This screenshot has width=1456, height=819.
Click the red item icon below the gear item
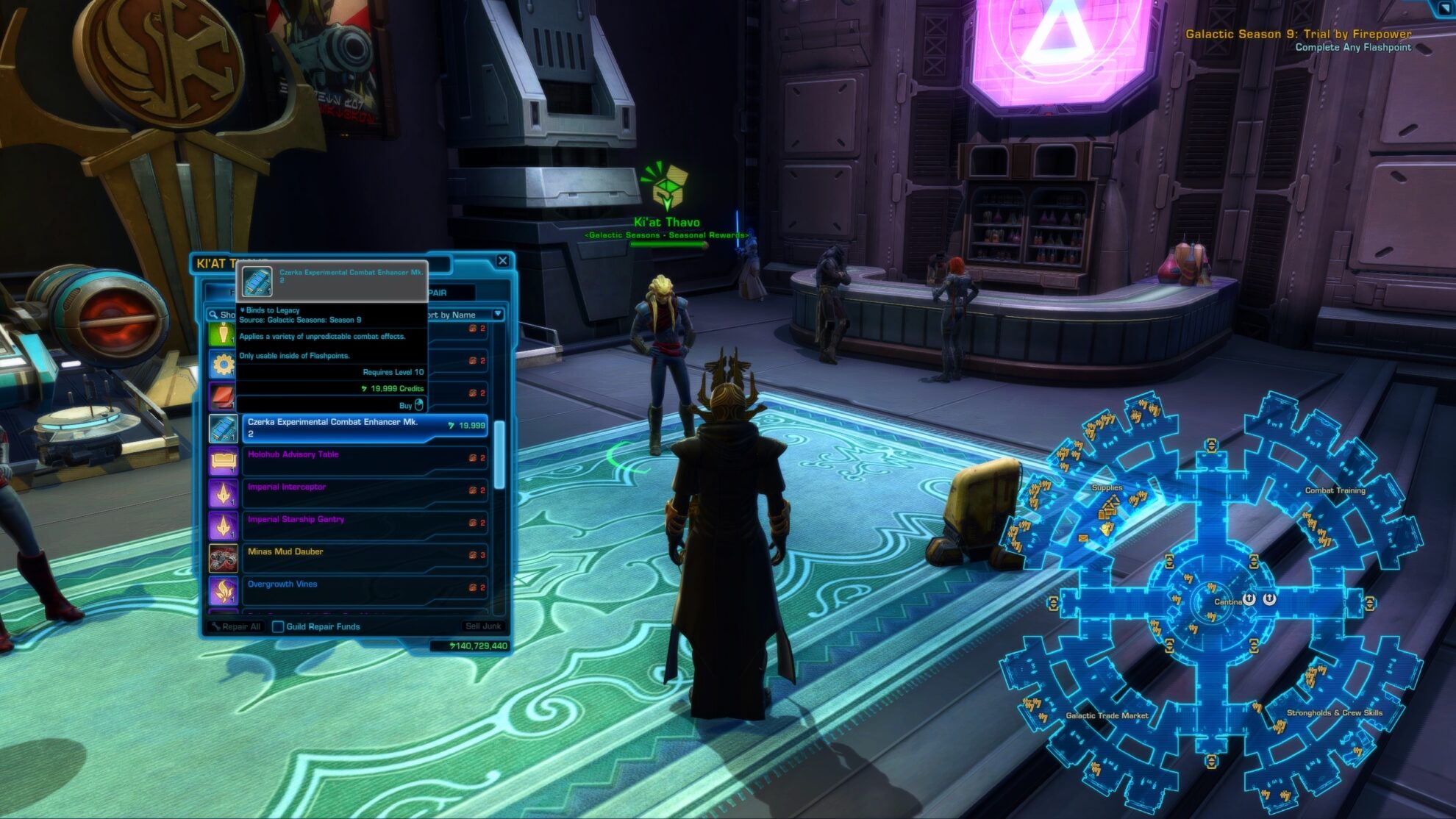[x=222, y=394]
